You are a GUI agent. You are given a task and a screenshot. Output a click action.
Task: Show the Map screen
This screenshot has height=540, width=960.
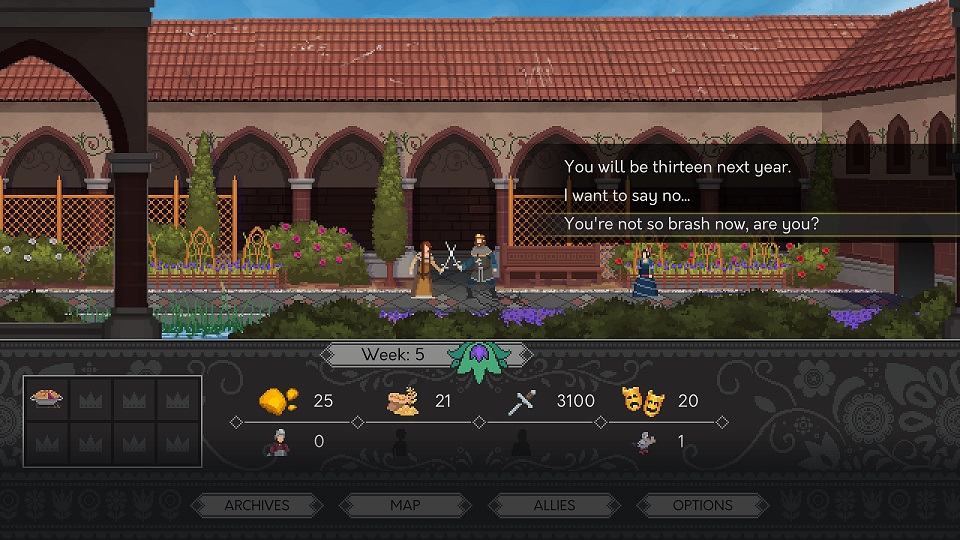point(405,505)
